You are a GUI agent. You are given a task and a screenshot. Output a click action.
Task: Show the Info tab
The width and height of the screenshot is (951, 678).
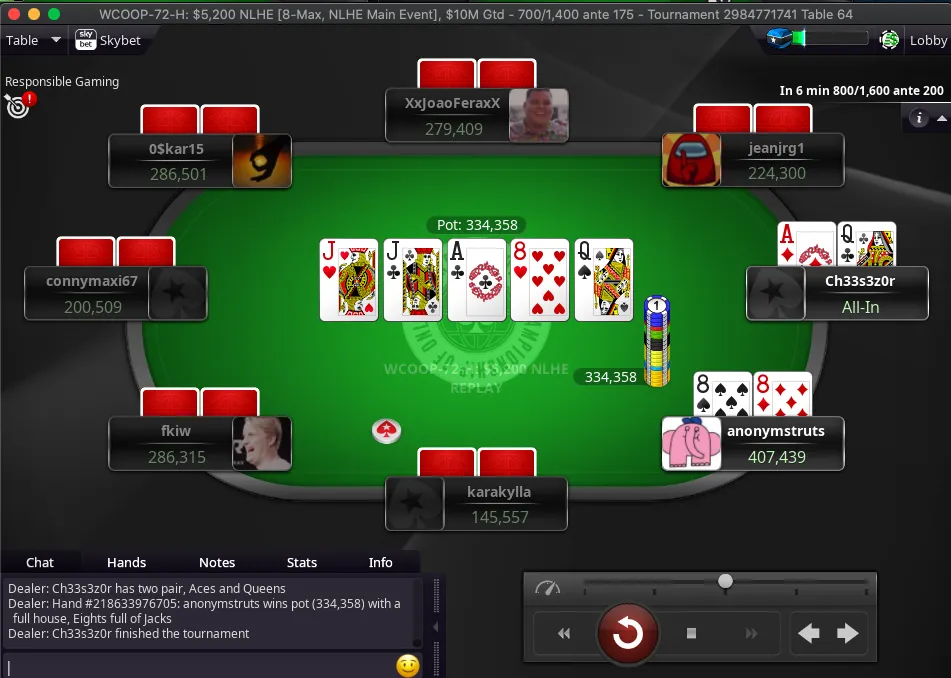tap(380, 563)
